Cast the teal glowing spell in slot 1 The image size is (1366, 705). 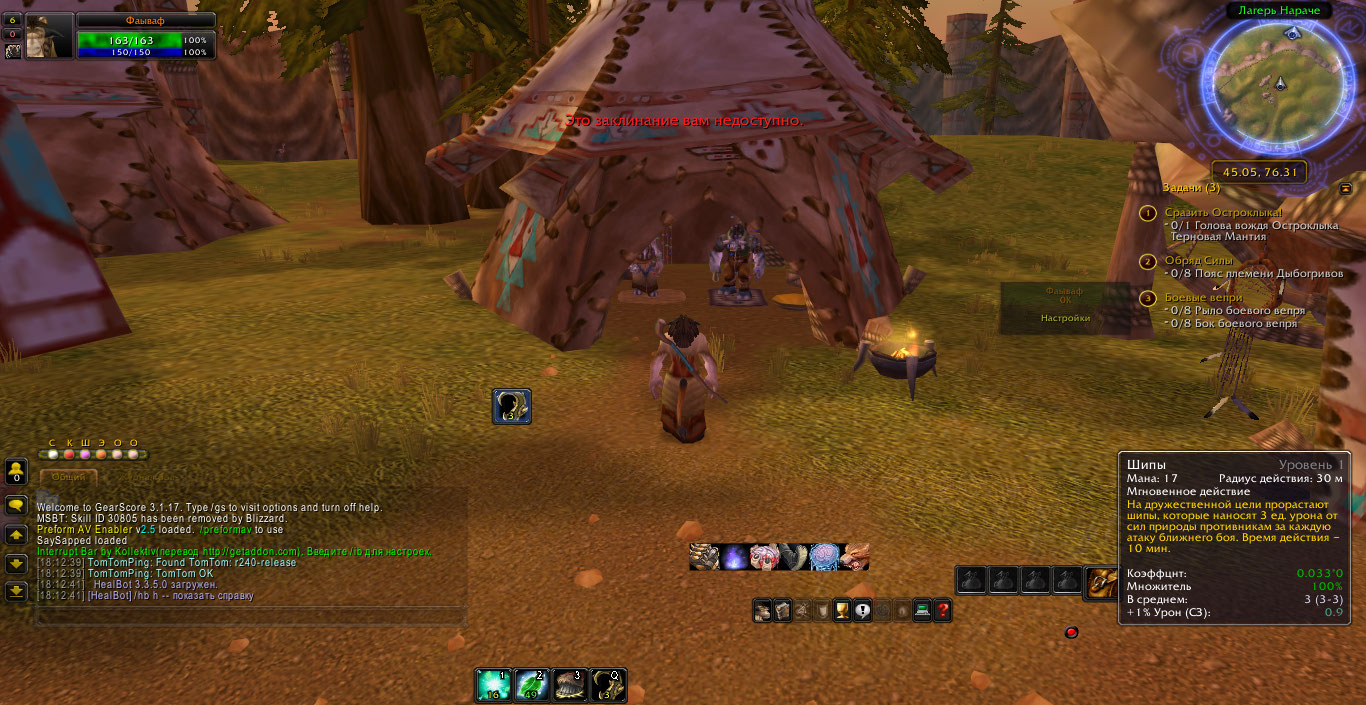click(493, 685)
